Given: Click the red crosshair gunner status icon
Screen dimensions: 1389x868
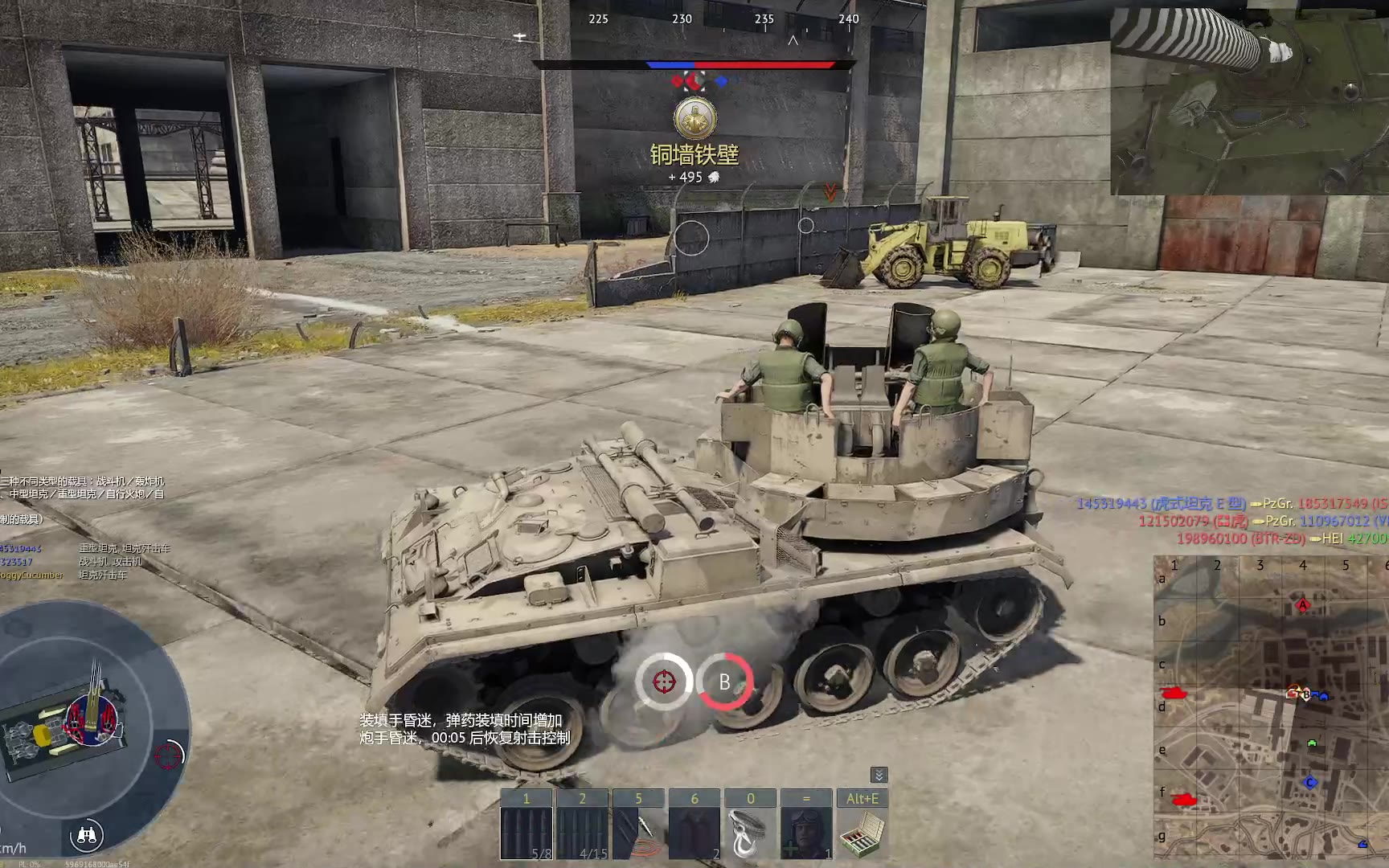Looking at the screenshot, I should (664, 682).
